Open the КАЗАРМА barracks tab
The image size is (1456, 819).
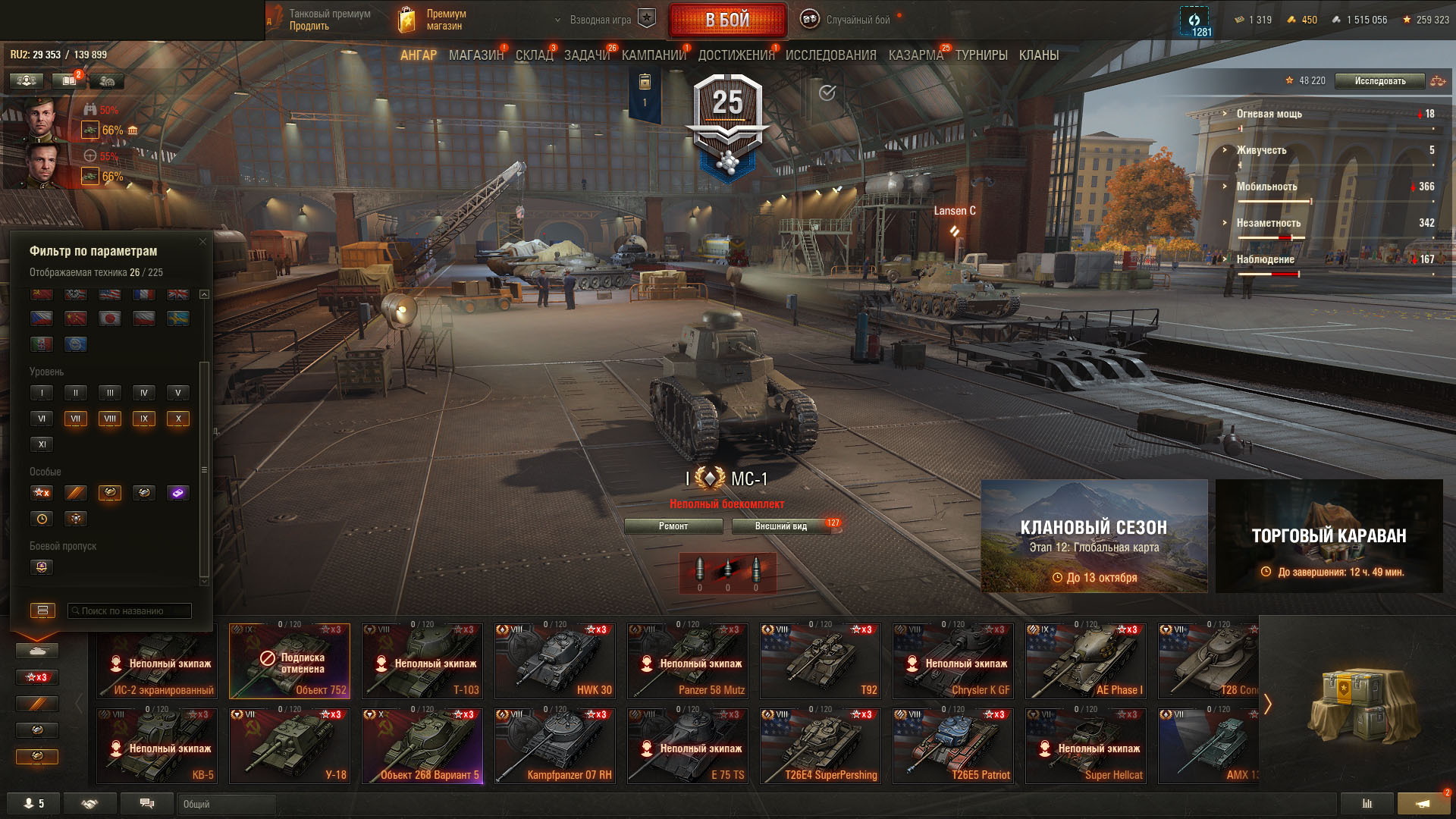(915, 55)
